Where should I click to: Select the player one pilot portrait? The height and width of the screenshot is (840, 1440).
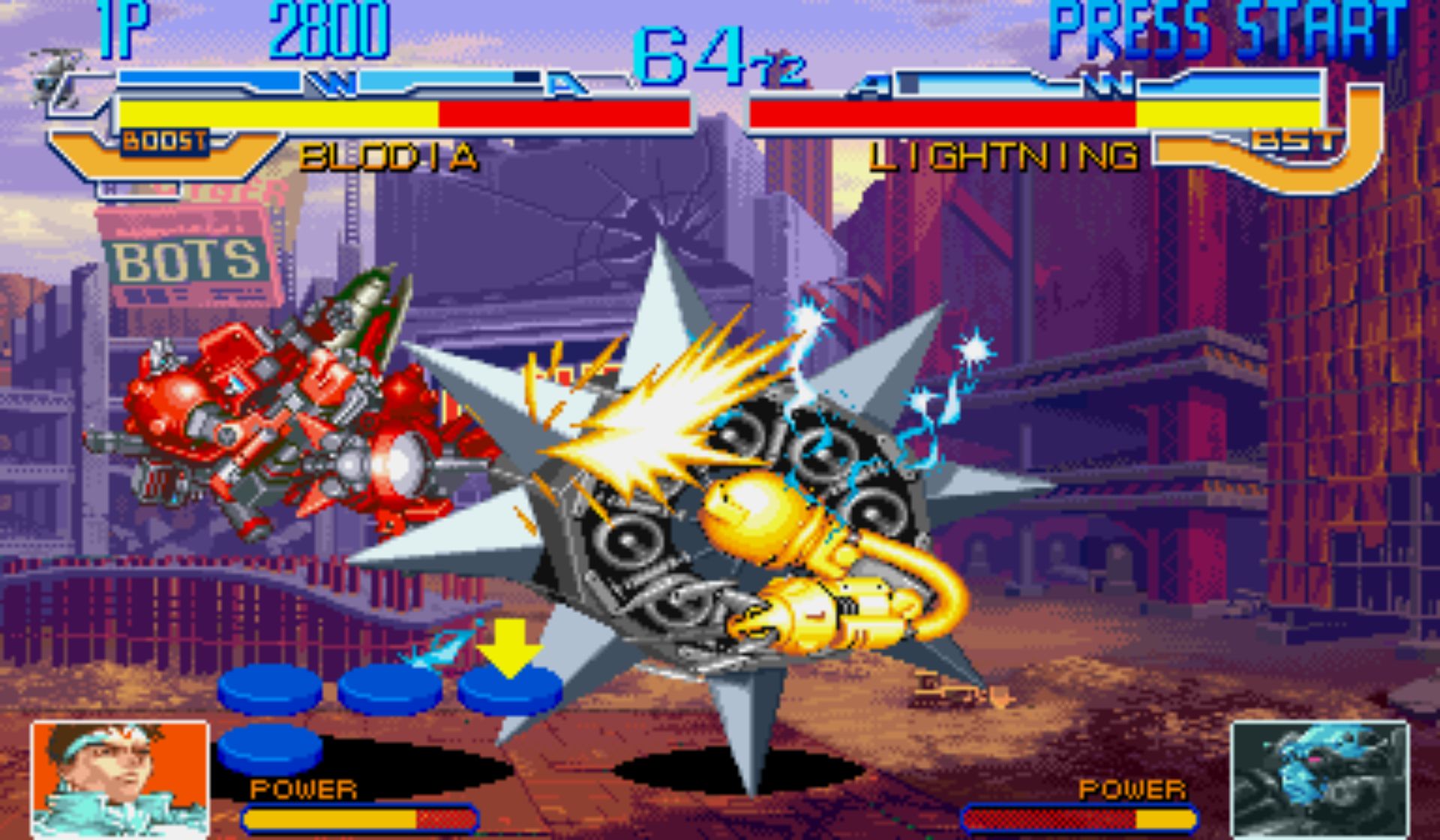tap(120, 780)
